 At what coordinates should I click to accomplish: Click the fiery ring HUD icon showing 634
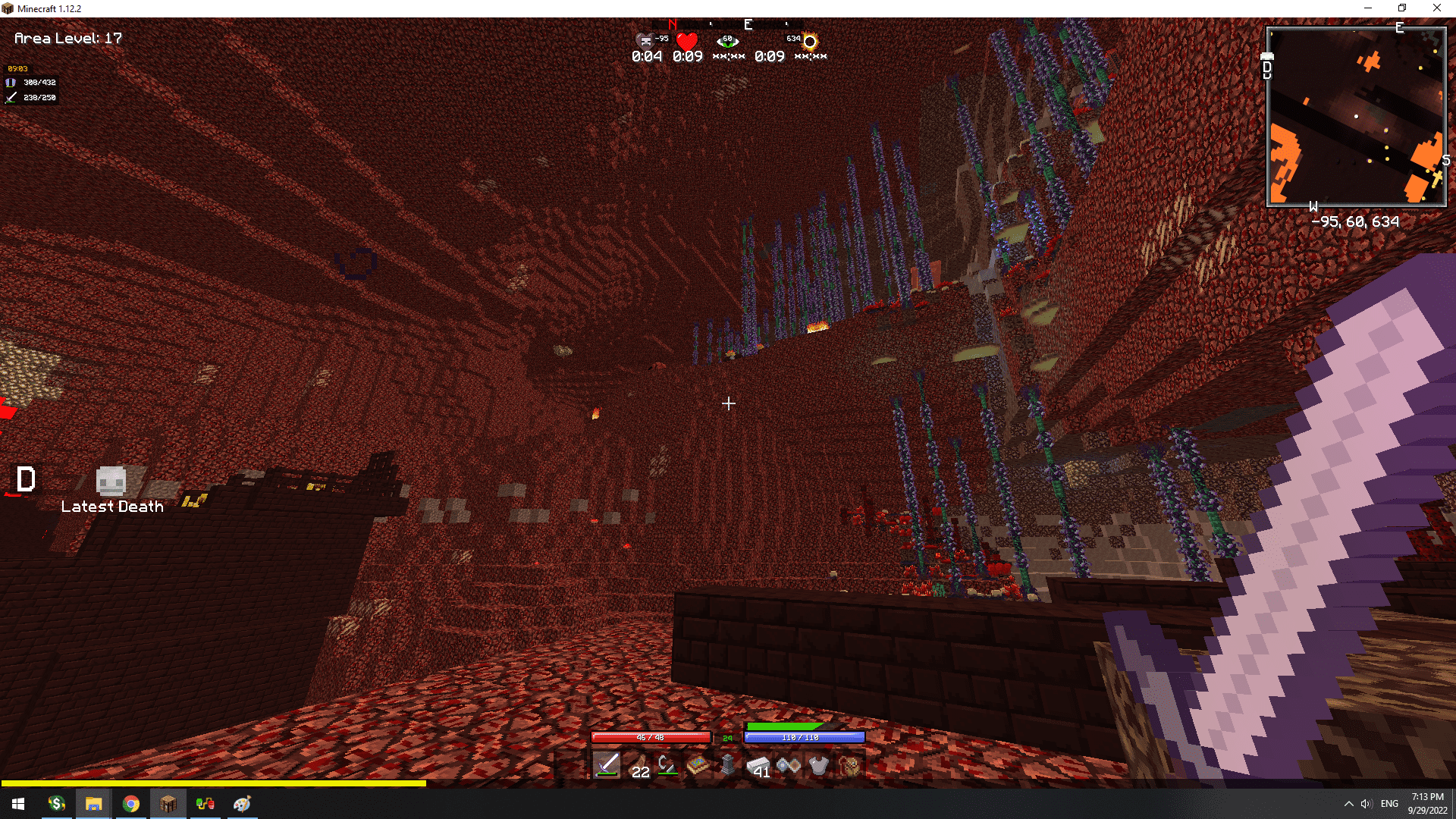pos(808,42)
